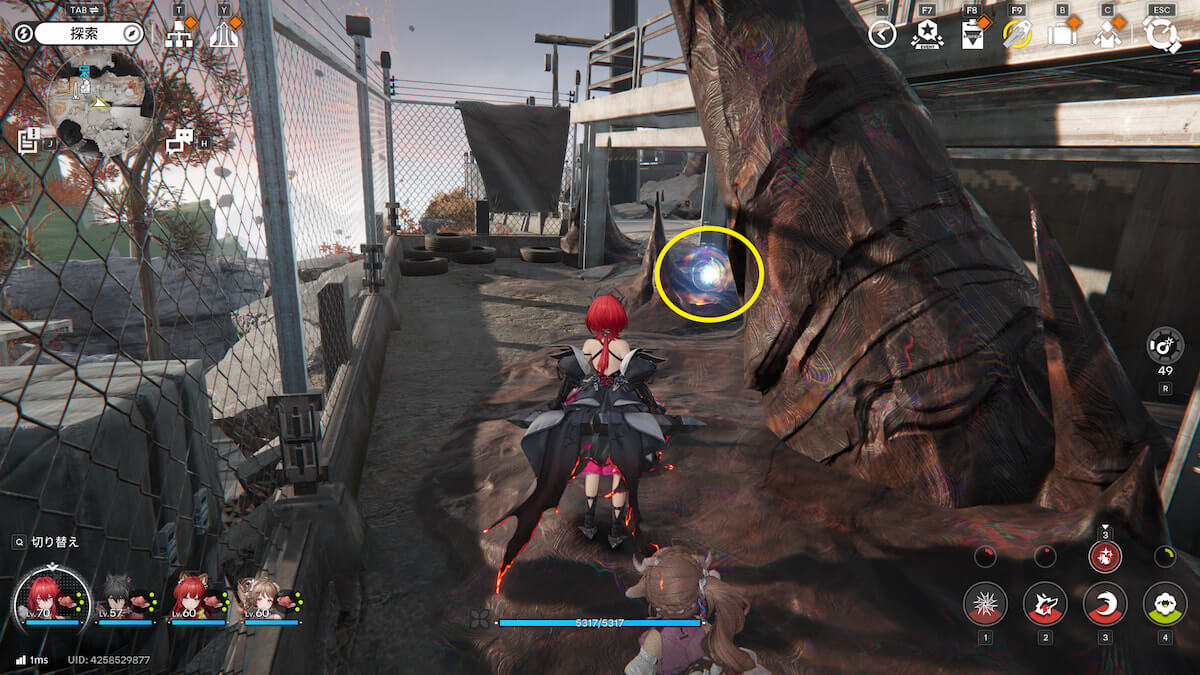Activate the red crescent skill in slot 3
The width and height of the screenshot is (1200, 675).
coord(1105,603)
